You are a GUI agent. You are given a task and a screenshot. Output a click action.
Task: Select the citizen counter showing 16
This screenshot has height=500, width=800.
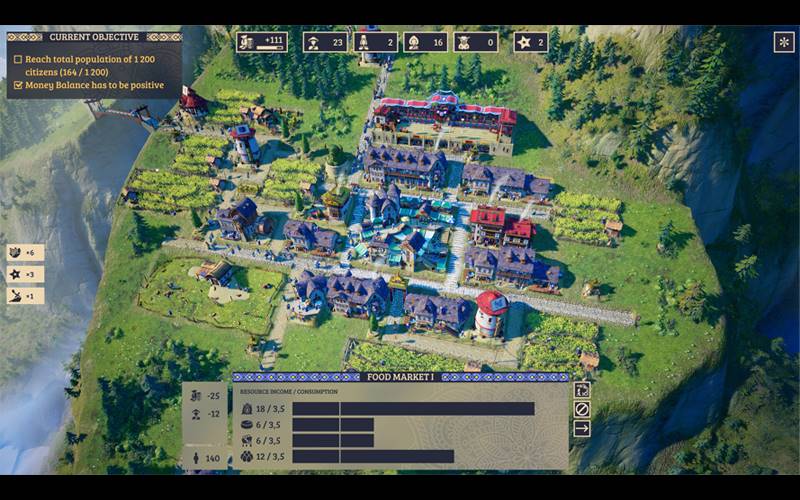pyautogui.click(x=426, y=42)
